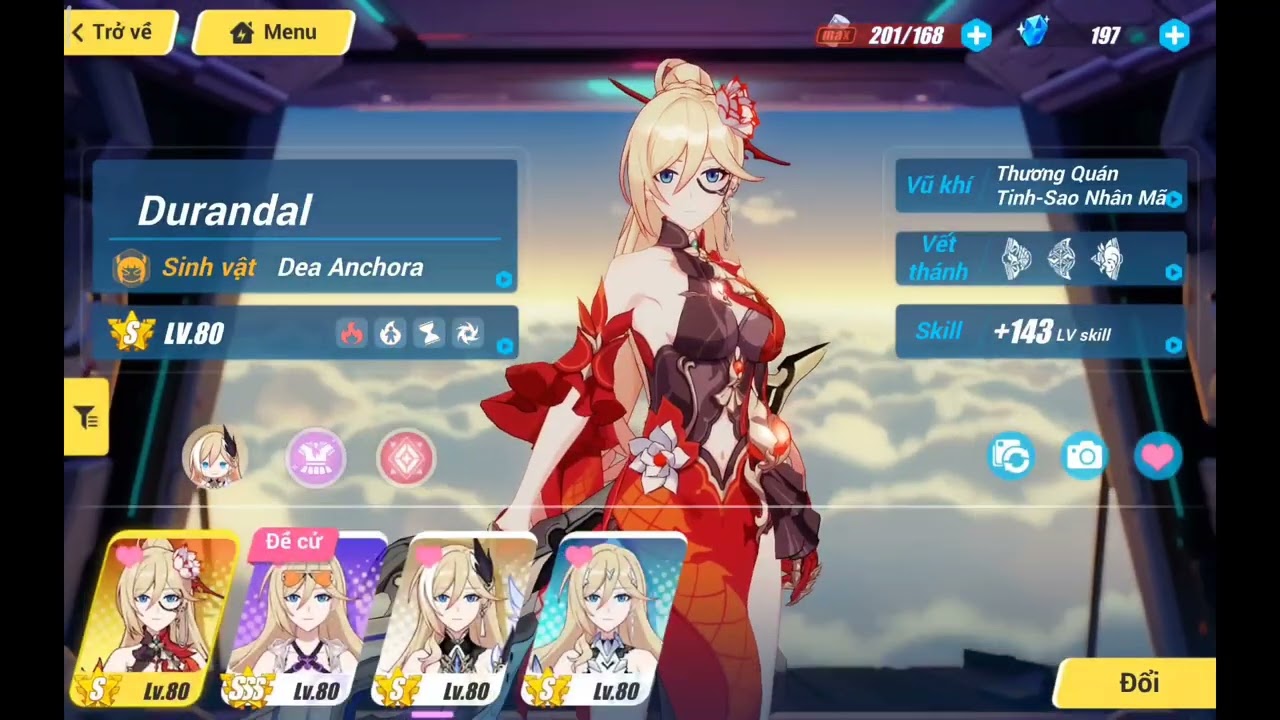
Task: Select the white-armored Durandal card
Action: 606,618
